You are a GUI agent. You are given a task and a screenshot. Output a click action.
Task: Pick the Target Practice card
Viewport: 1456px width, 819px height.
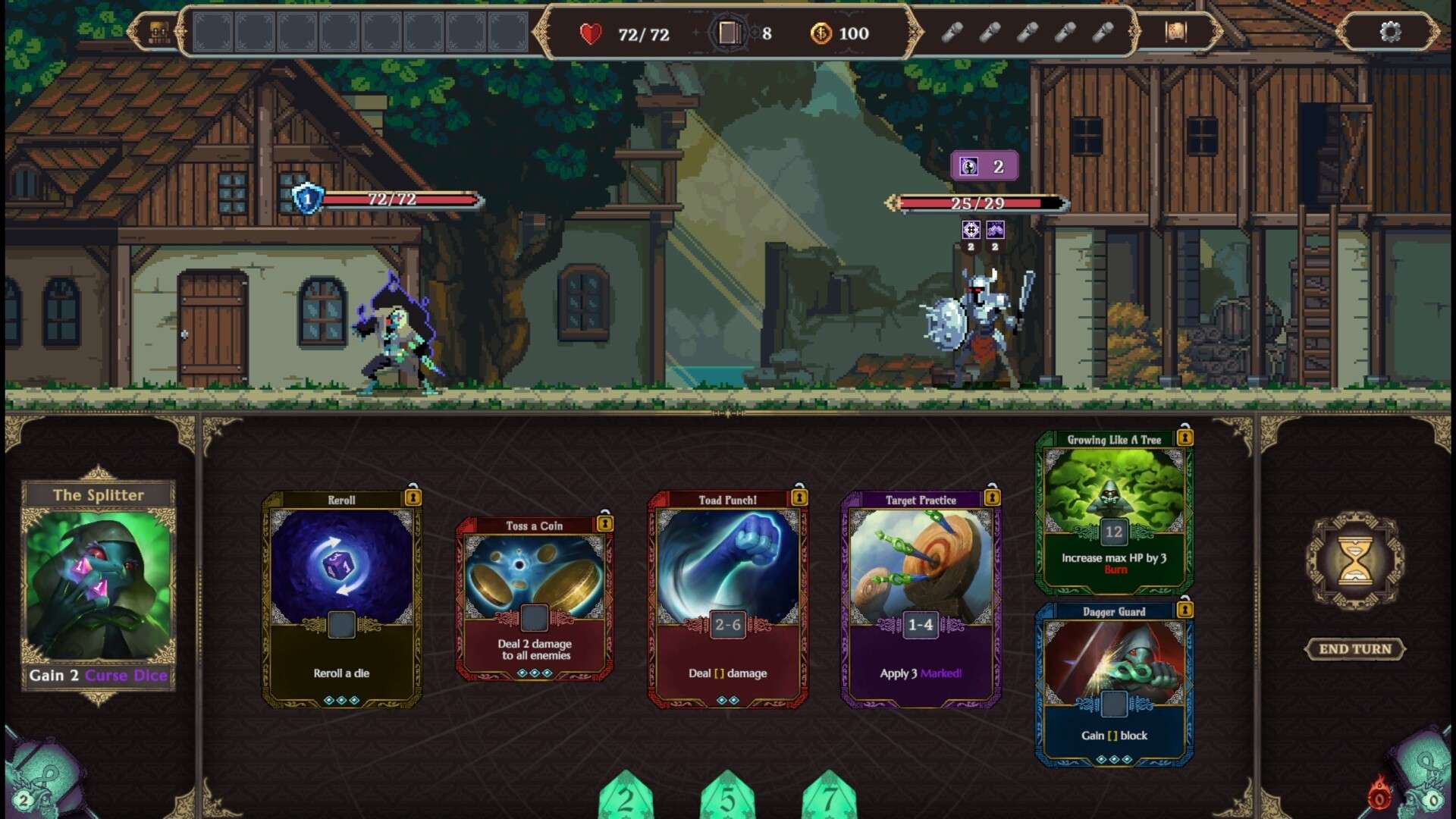(x=921, y=599)
